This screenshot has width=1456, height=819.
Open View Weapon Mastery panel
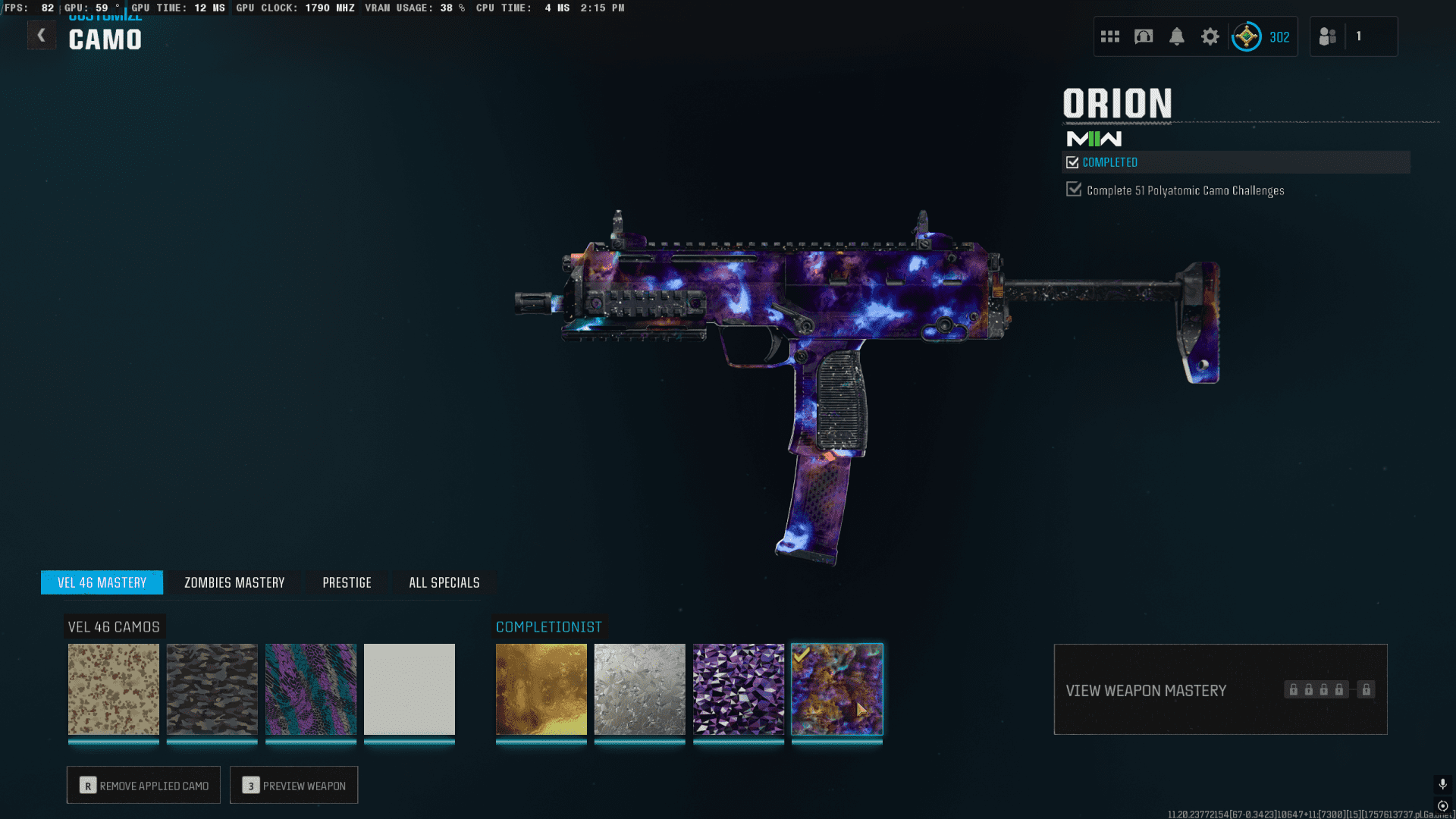pos(1220,690)
